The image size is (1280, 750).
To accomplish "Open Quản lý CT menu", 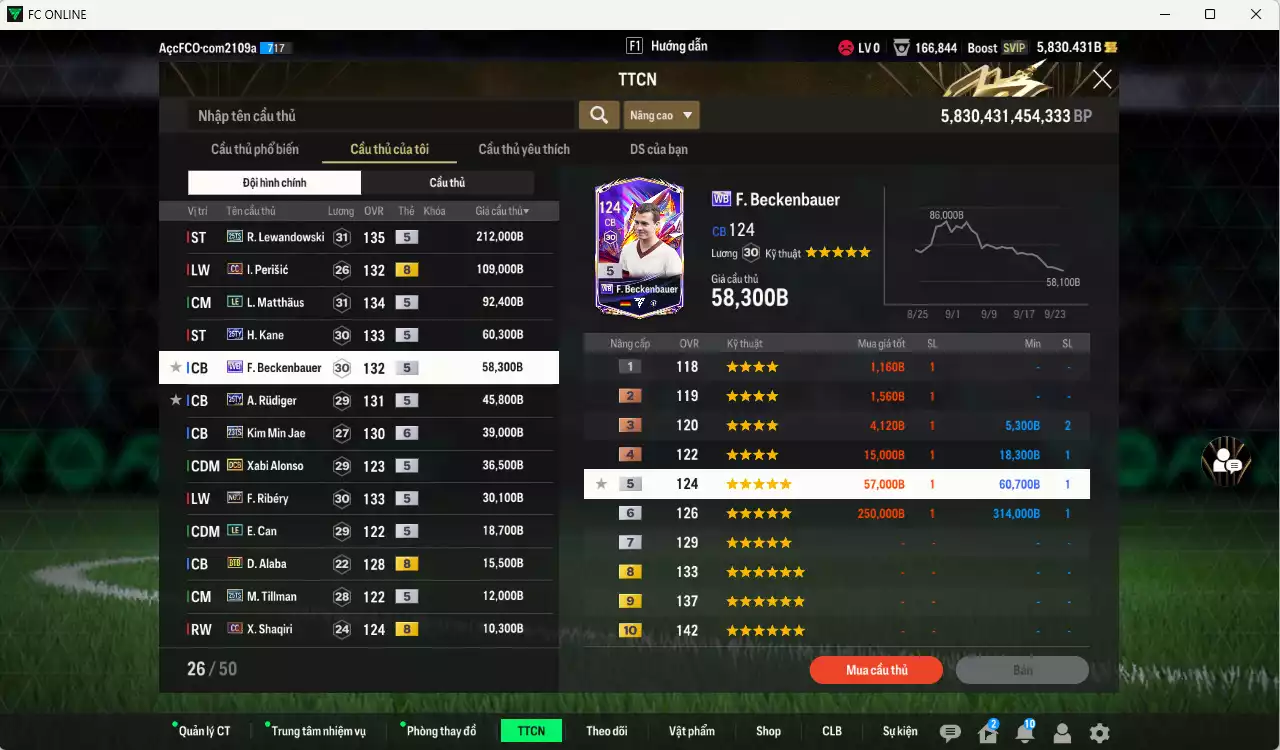I will click(x=204, y=731).
